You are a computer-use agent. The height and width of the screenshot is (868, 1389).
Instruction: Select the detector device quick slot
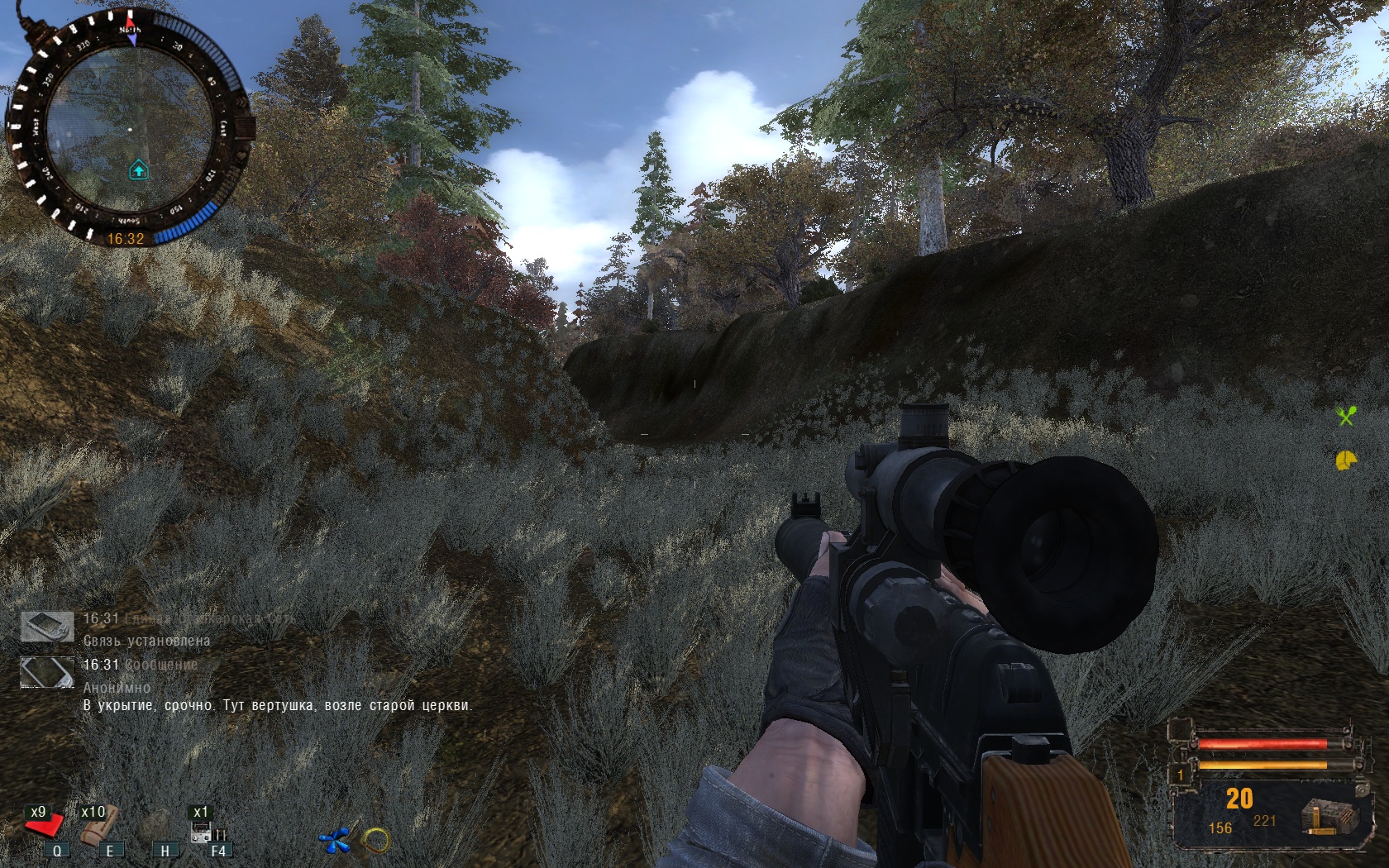tap(206, 829)
